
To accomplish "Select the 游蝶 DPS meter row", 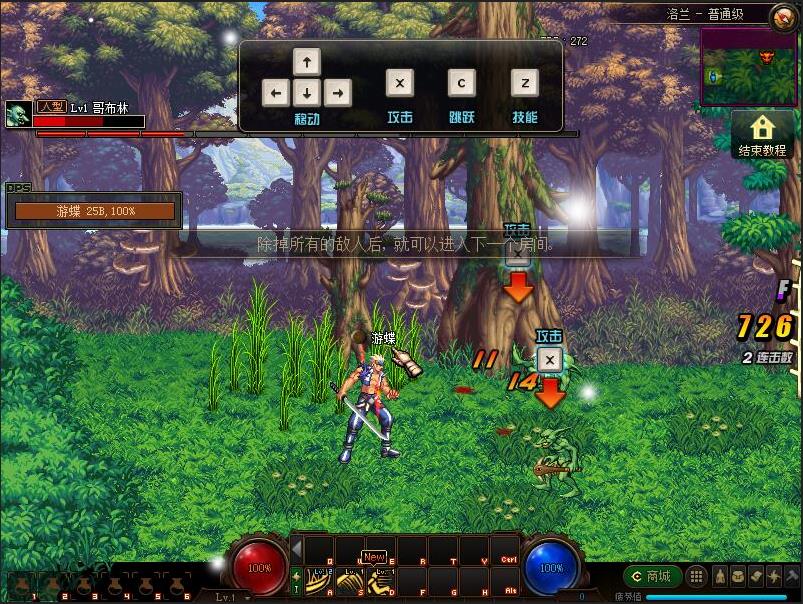I will pos(95,211).
